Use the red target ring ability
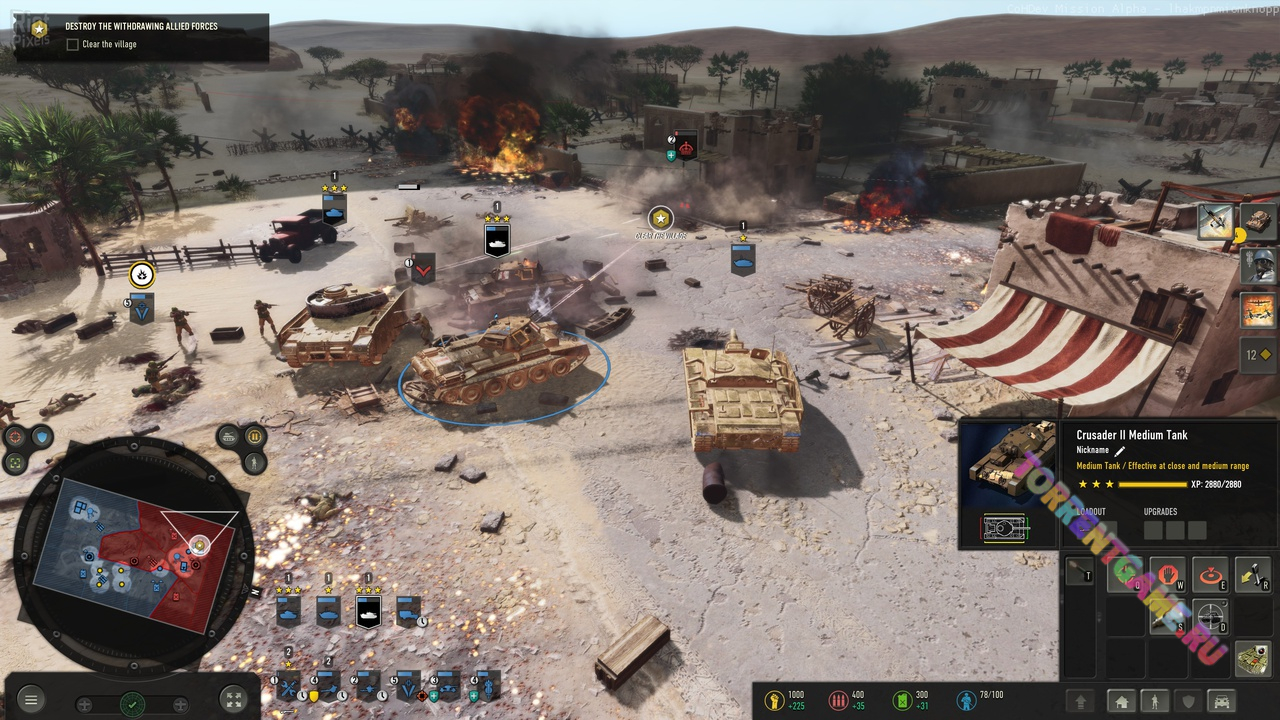This screenshot has height=720, width=1280. click(1210, 575)
